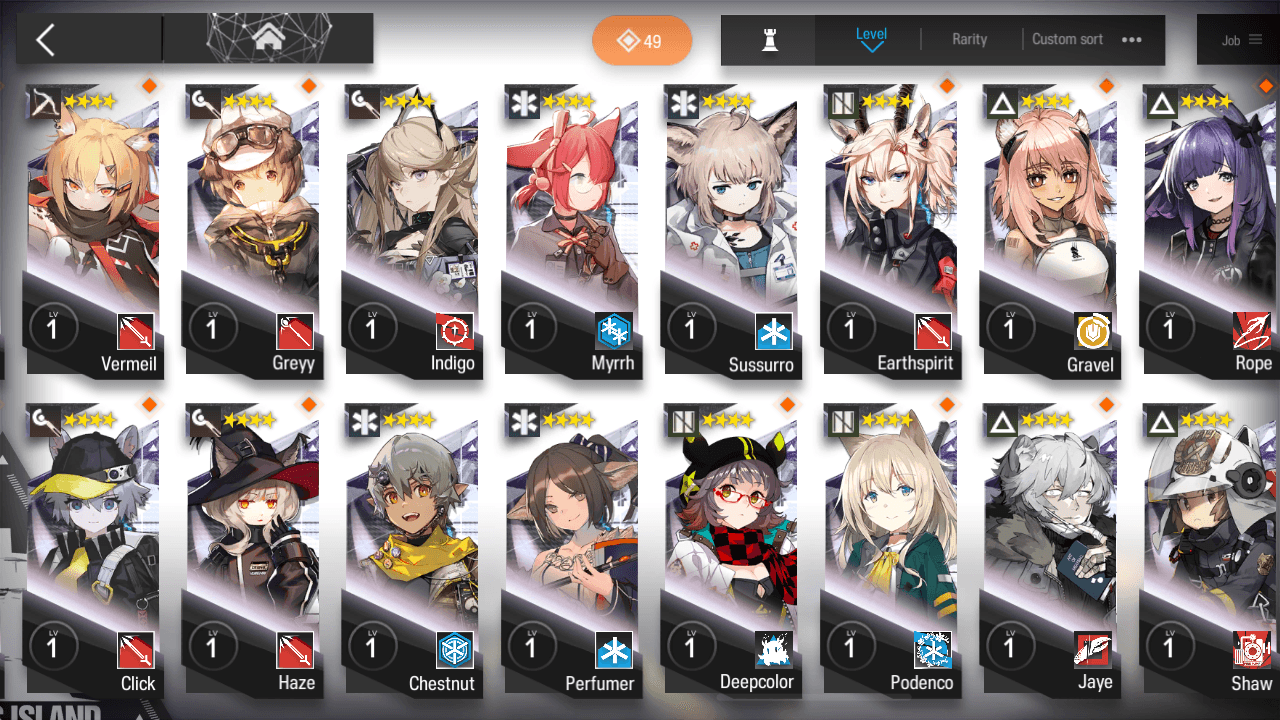Choose Gravel from the operator list
1280x720 pixels.
(x=1050, y=230)
